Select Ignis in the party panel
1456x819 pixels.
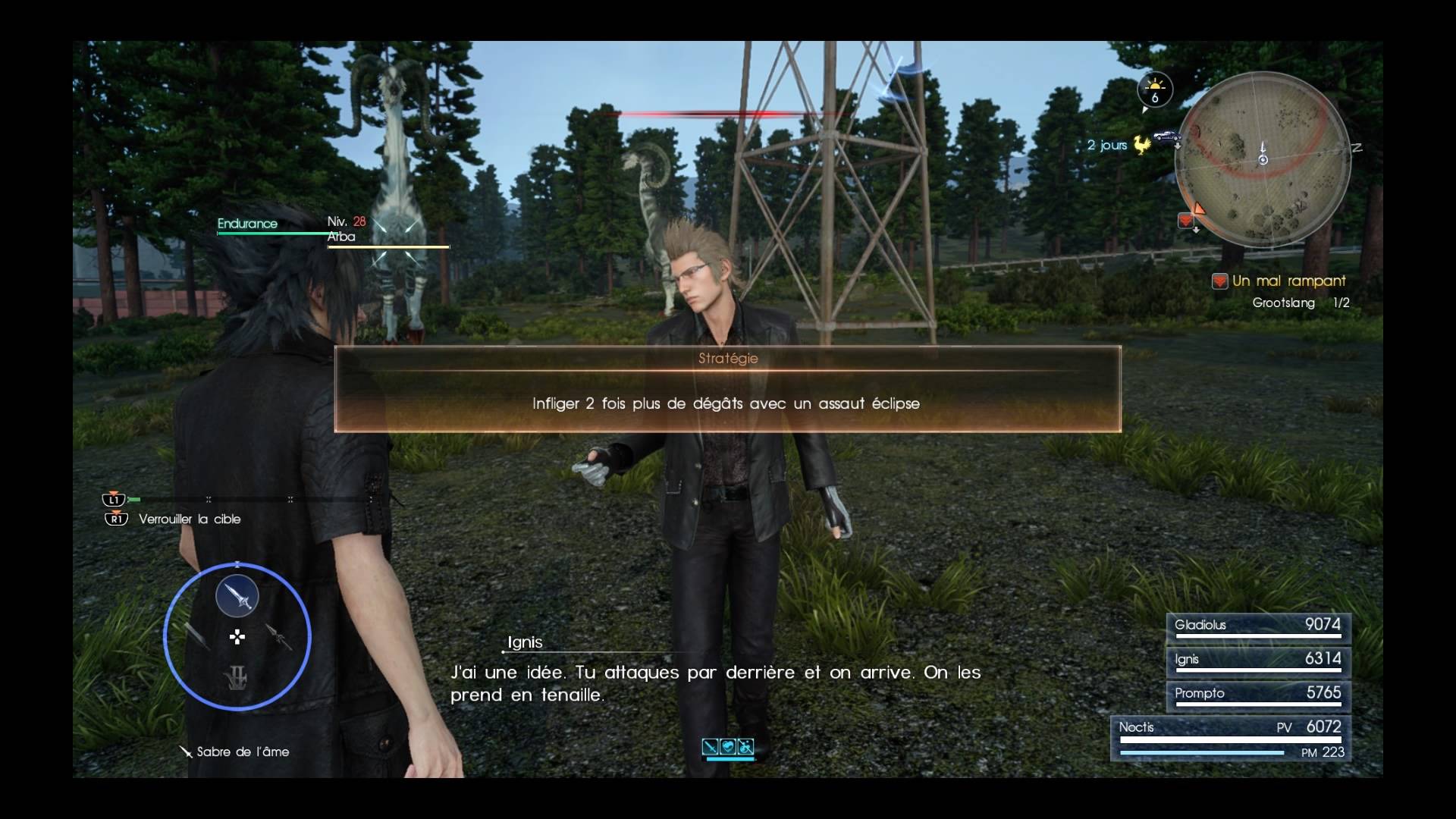1258,661
